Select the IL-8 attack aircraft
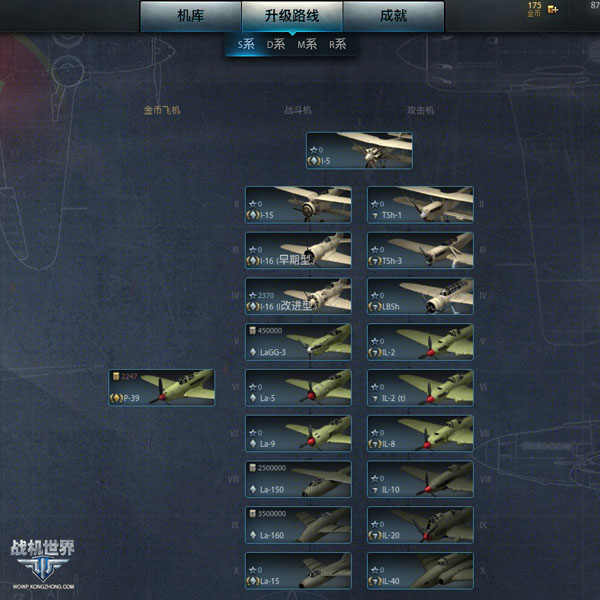The image size is (600, 600). 420,434
